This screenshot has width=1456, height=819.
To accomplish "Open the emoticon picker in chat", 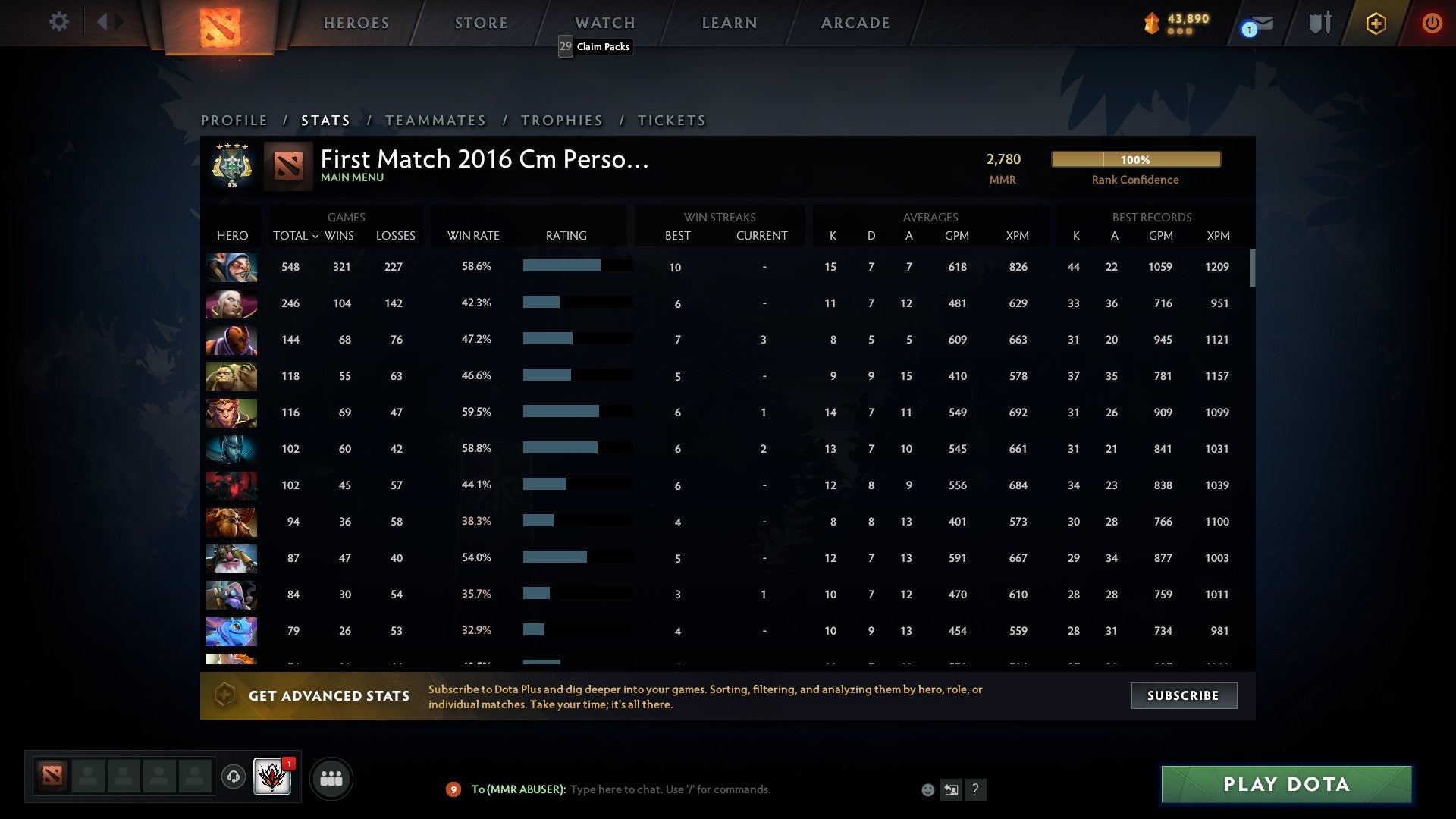I will [927, 789].
